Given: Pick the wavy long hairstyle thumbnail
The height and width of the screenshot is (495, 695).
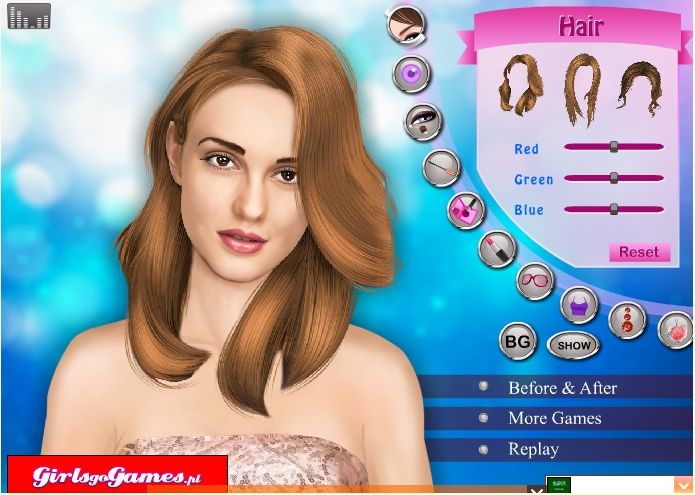Looking at the screenshot, I should pos(520,84).
